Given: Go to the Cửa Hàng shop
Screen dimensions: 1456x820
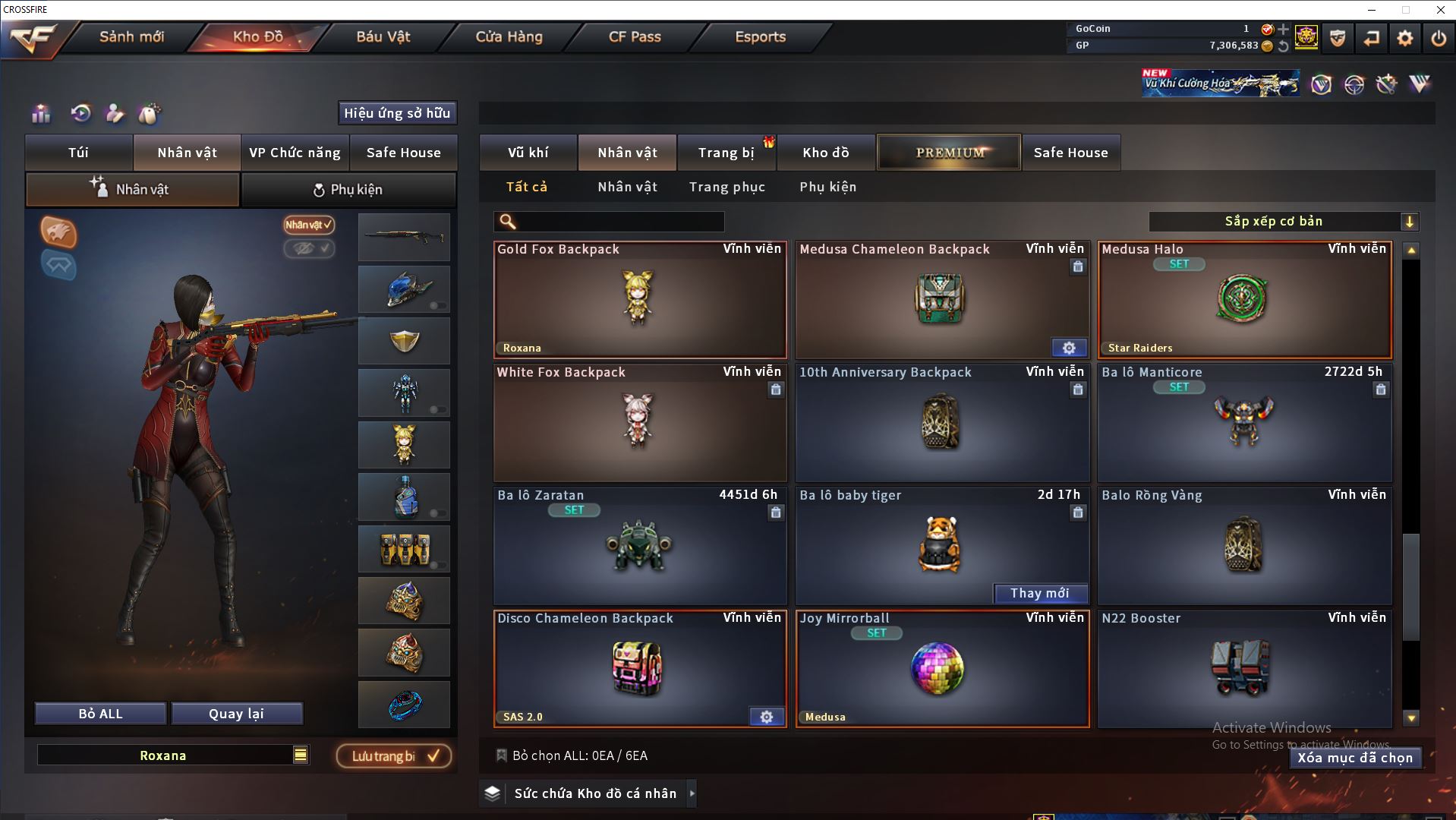Looking at the screenshot, I should click(x=509, y=36).
